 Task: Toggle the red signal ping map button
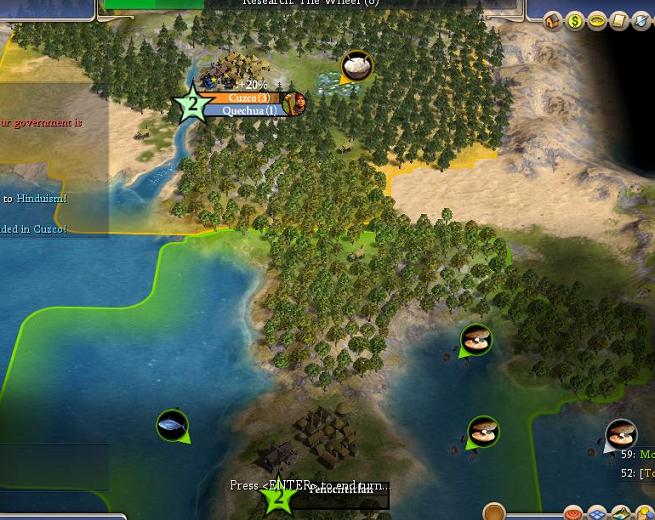573,514
